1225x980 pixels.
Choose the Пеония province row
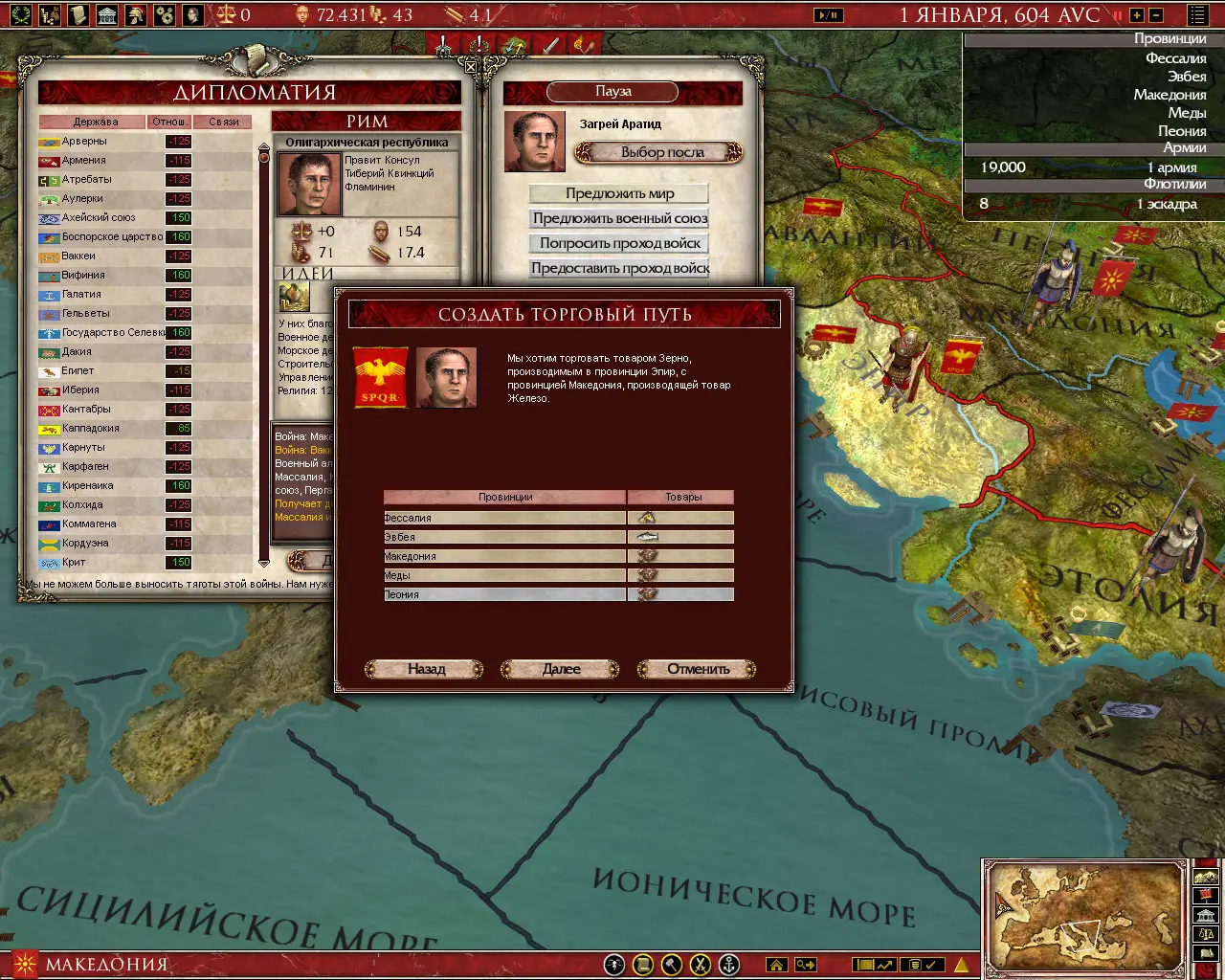click(504, 594)
